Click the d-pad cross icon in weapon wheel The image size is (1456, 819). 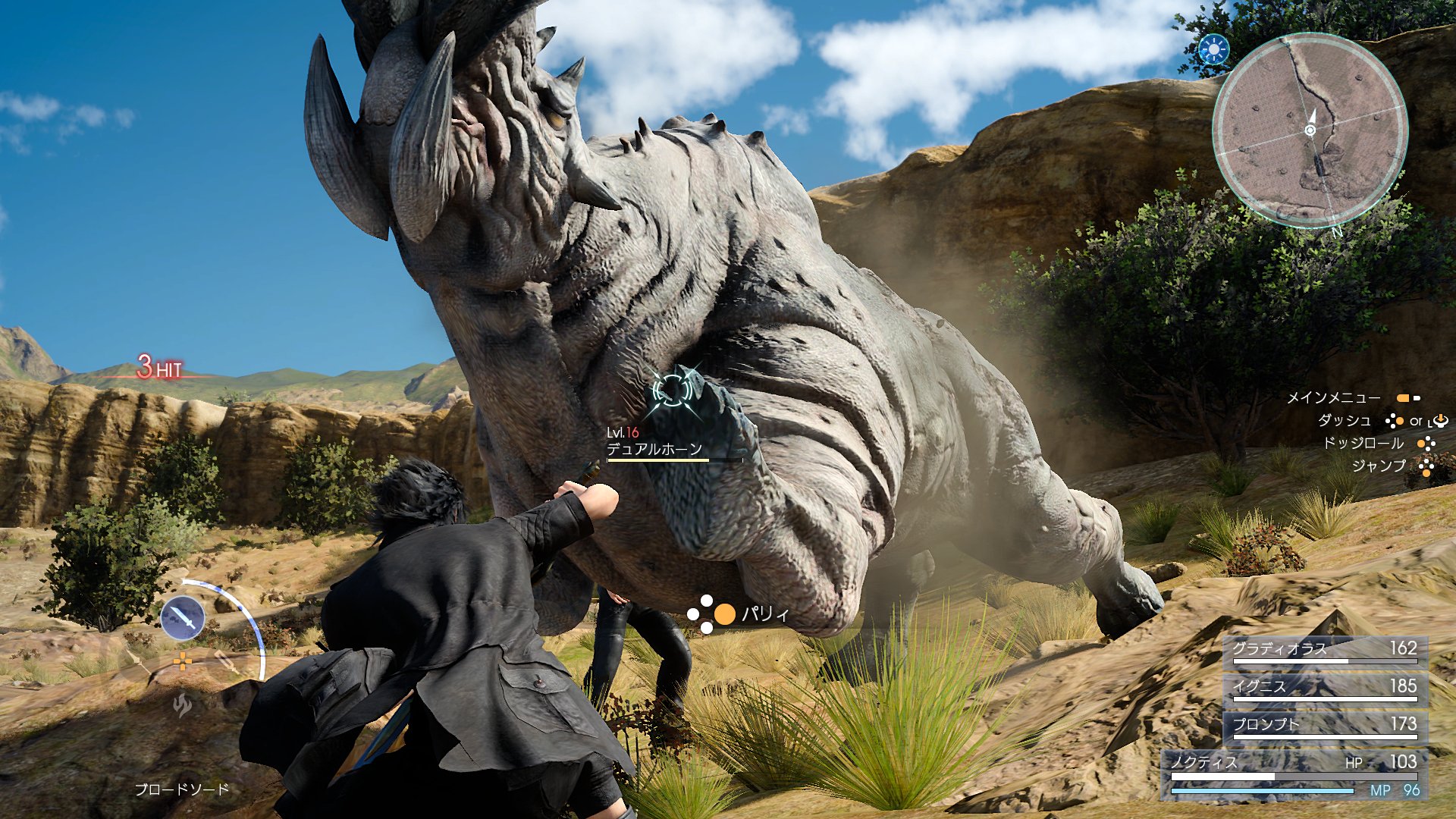pos(184,661)
